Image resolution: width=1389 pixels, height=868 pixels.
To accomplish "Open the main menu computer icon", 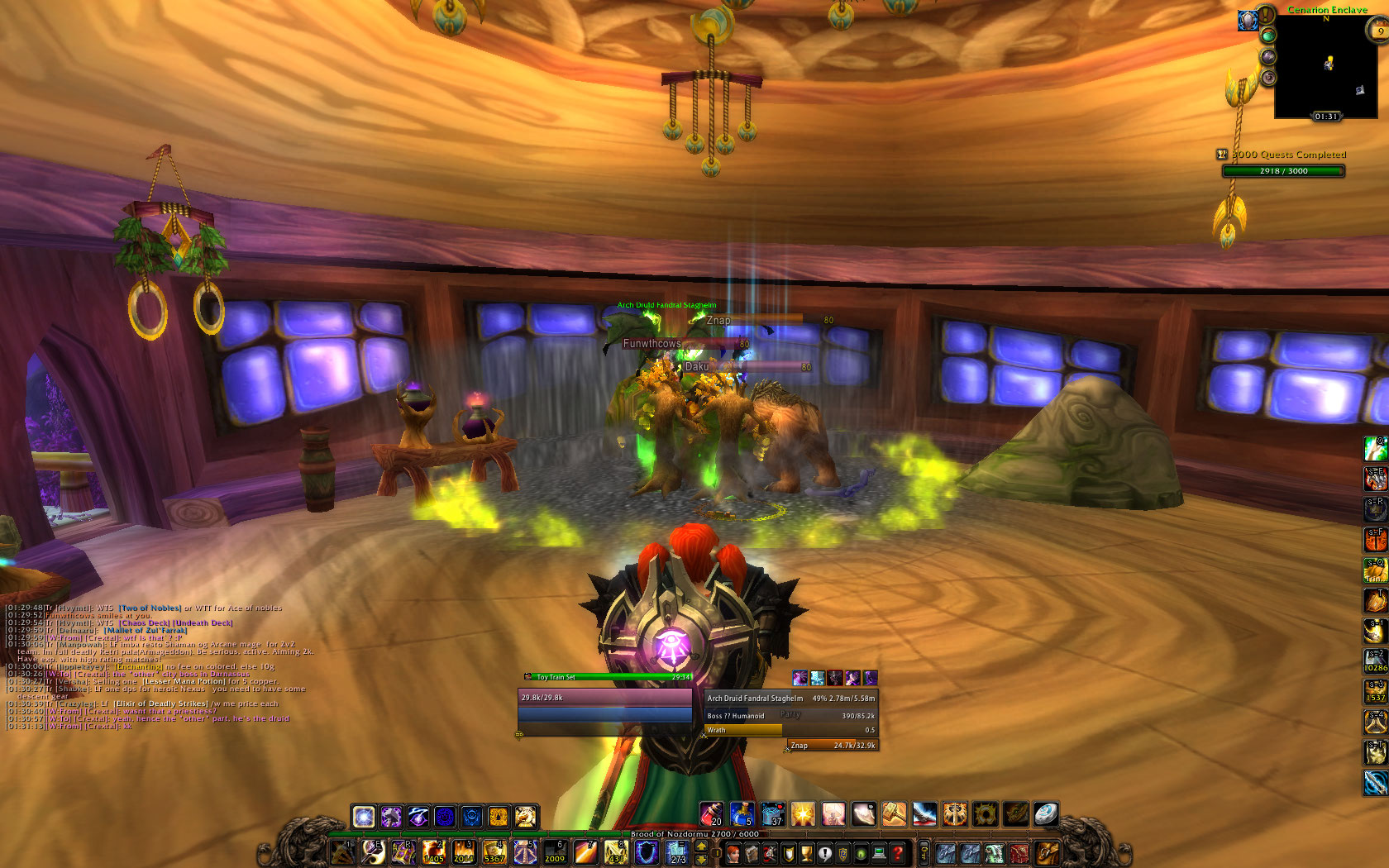I will 879,853.
